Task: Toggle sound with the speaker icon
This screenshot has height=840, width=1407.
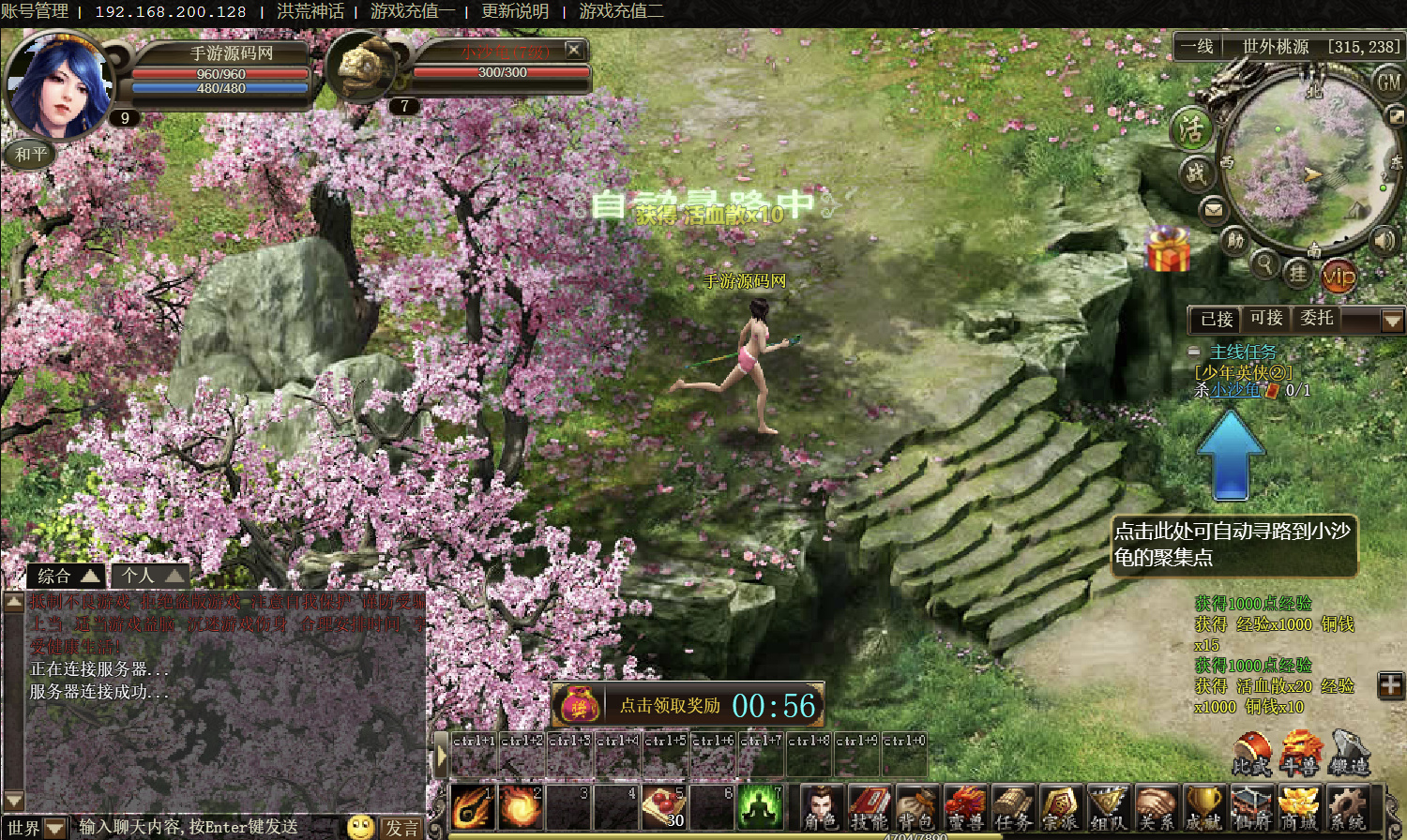Action: tap(1384, 240)
